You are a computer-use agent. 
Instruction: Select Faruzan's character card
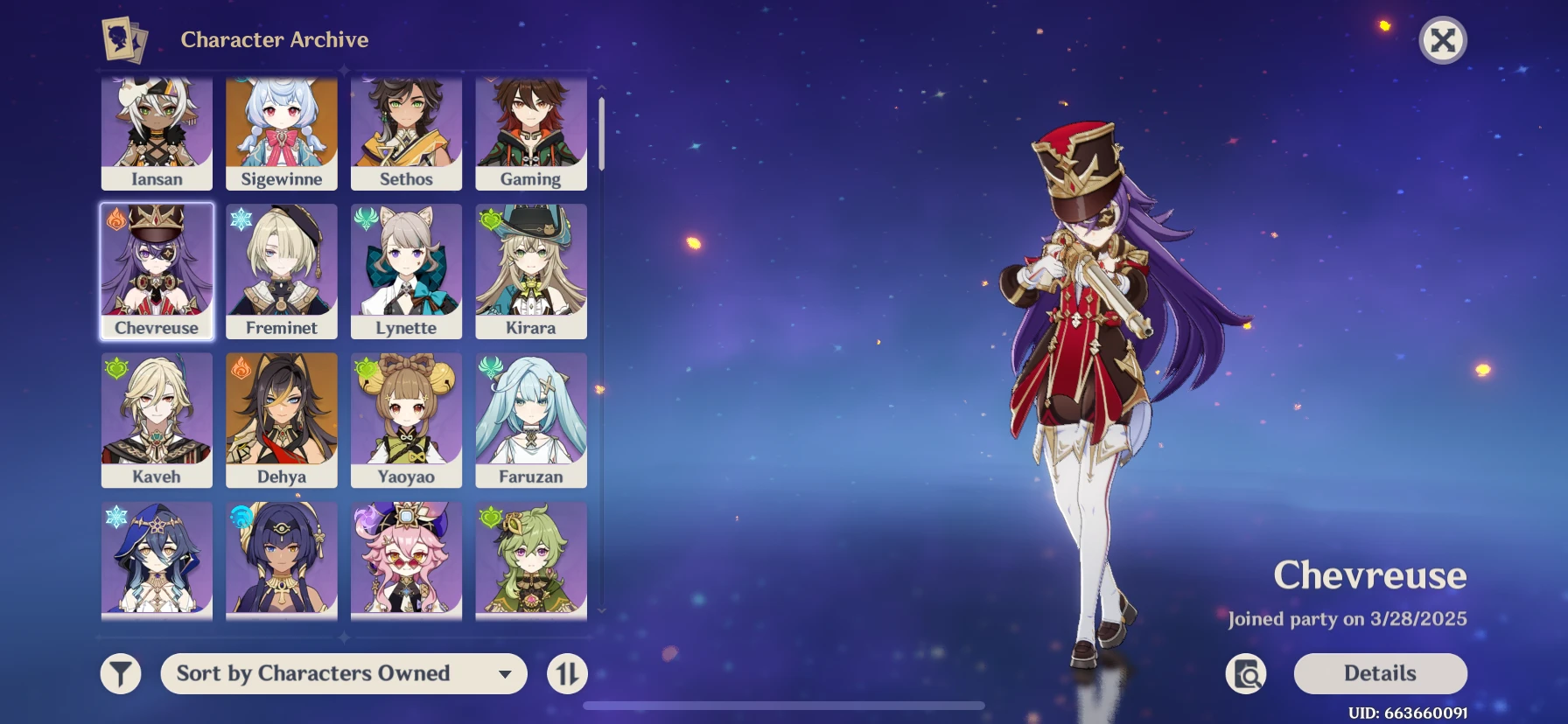tap(531, 420)
